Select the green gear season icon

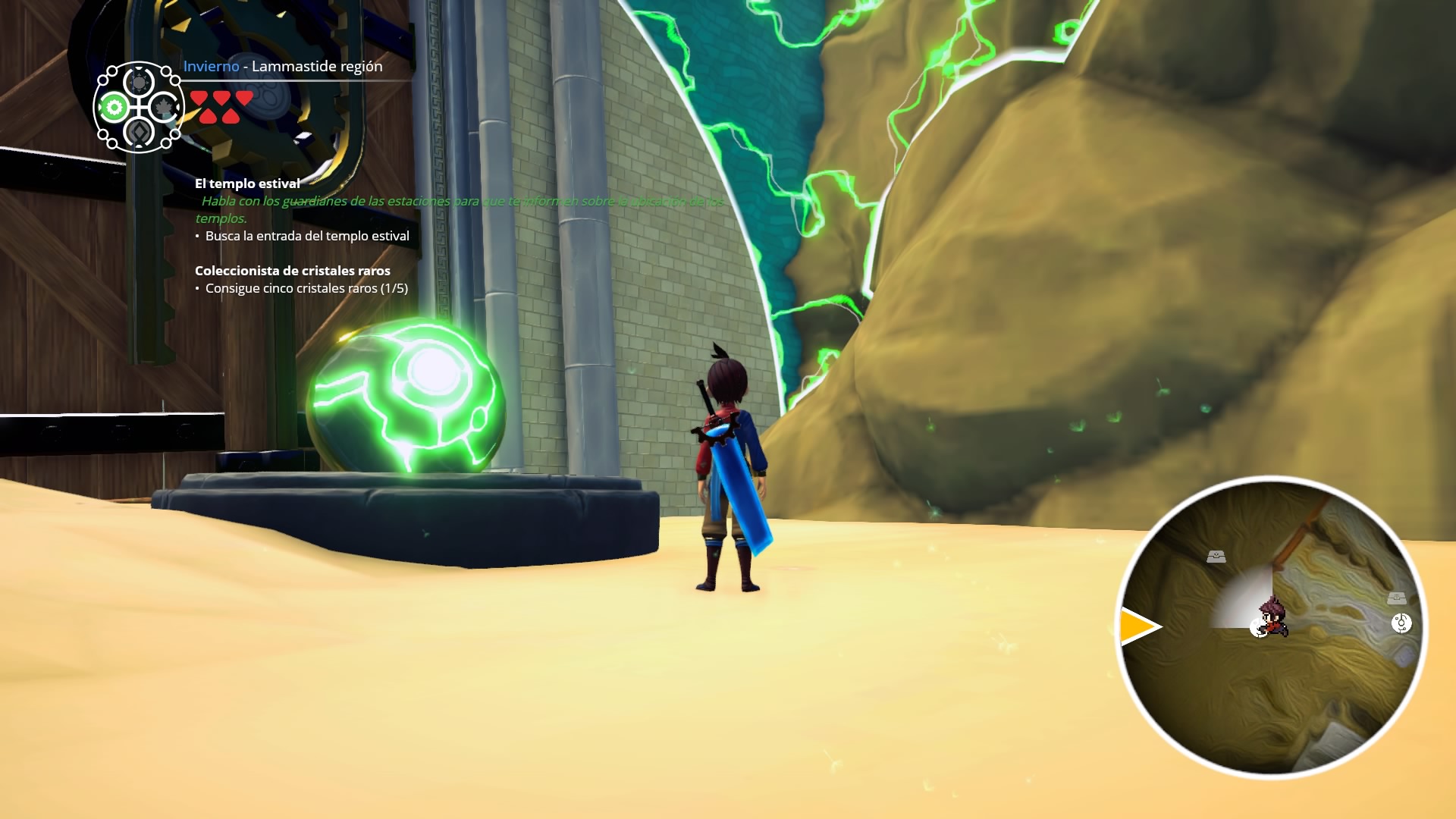pyautogui.click(x=114, y=108)
